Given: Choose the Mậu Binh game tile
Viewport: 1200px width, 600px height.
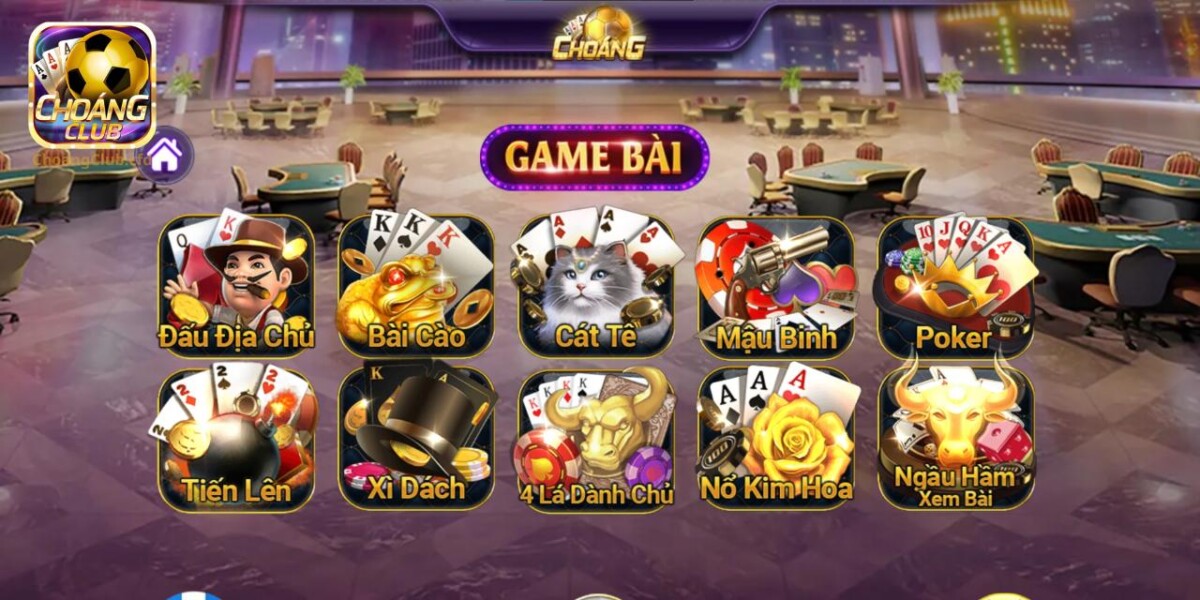Looking at the screenshot, I should click(776, 286).
